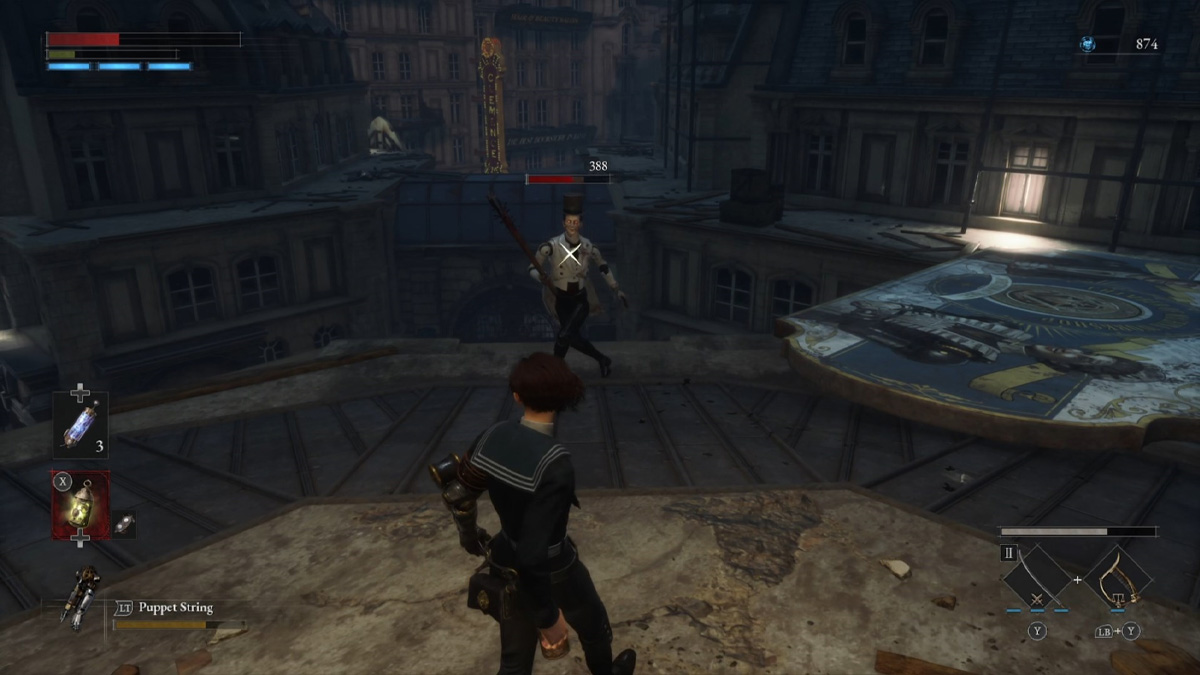This screenshot has width=1200, height=675.
Task: Click the blue Ergo currency icon
Action: click(x=1087, y=44)
